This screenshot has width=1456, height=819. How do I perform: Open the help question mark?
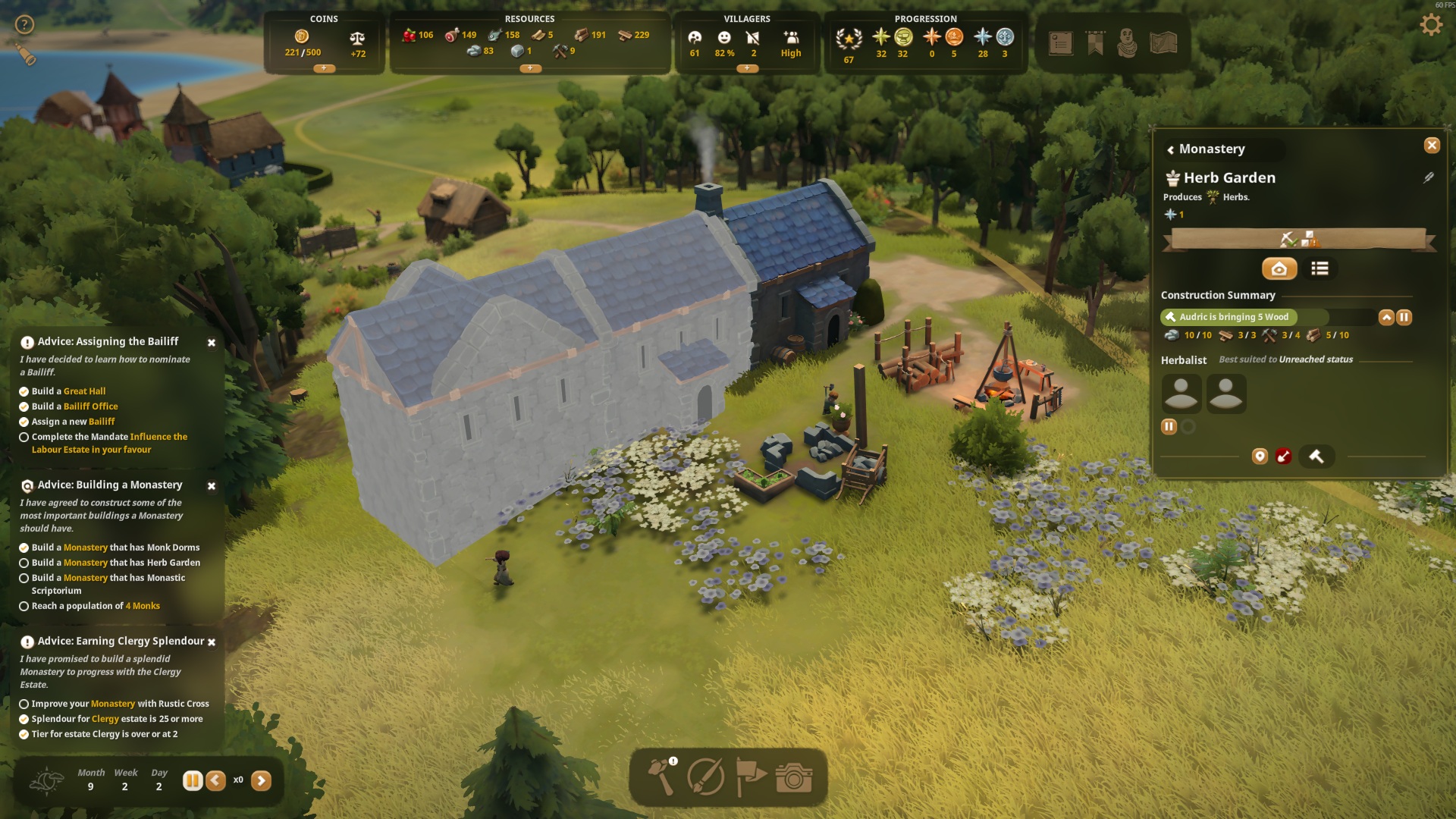click(25, 25)
